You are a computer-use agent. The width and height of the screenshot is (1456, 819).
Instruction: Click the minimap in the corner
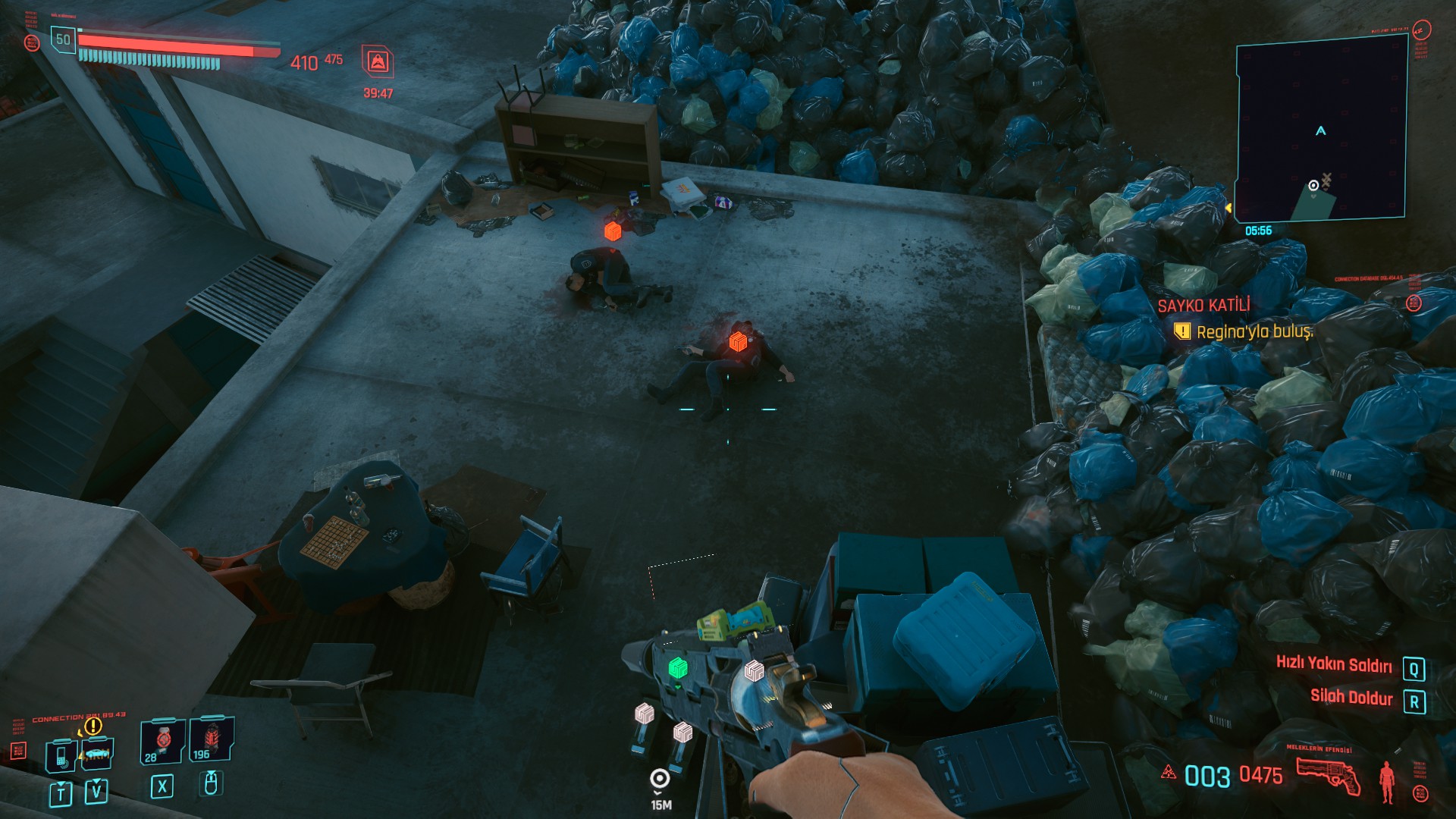click(x=1321, y=129)
